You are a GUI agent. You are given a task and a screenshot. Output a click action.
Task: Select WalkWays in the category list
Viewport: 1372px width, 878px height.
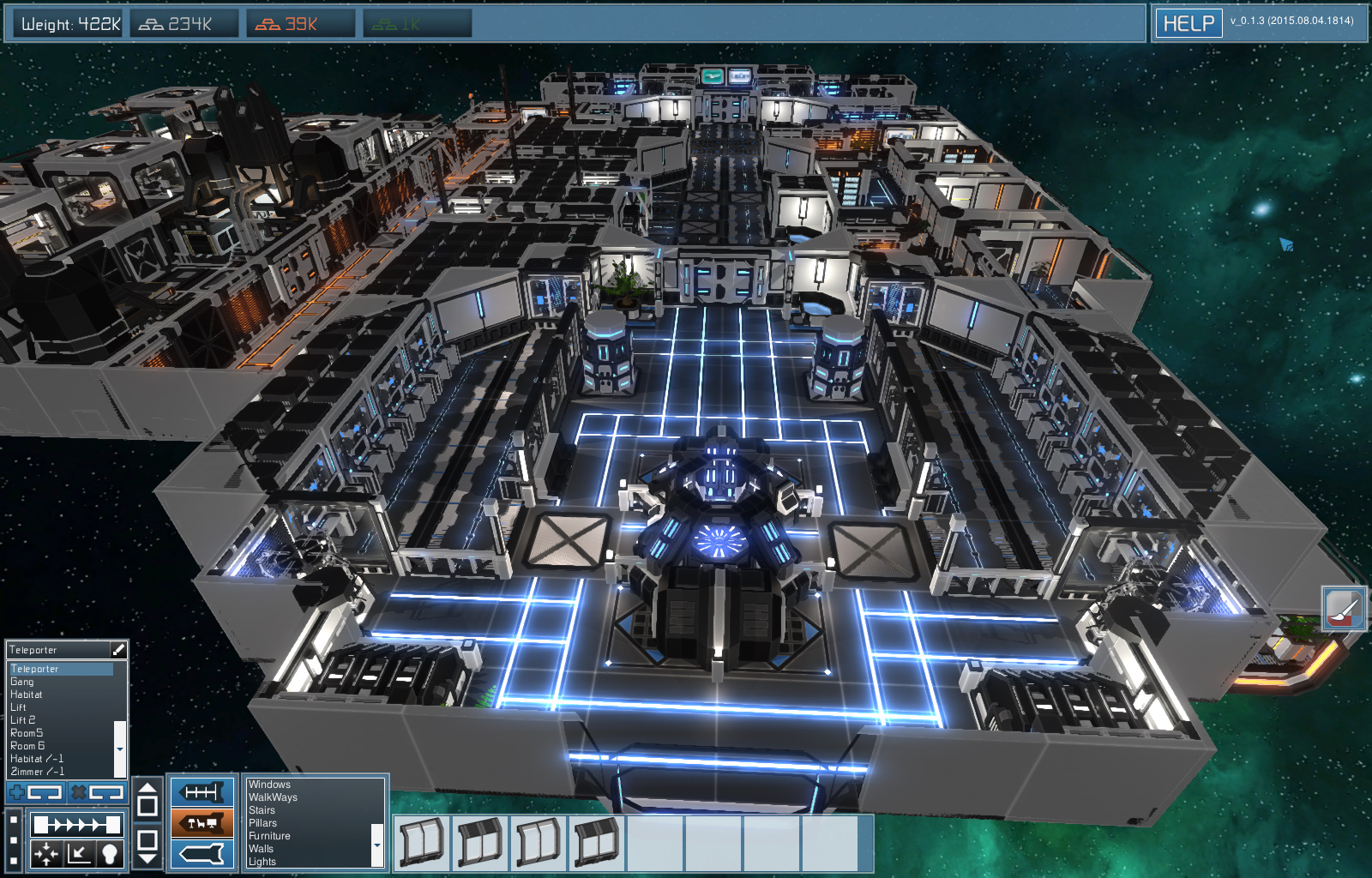[x=274, y=797]
